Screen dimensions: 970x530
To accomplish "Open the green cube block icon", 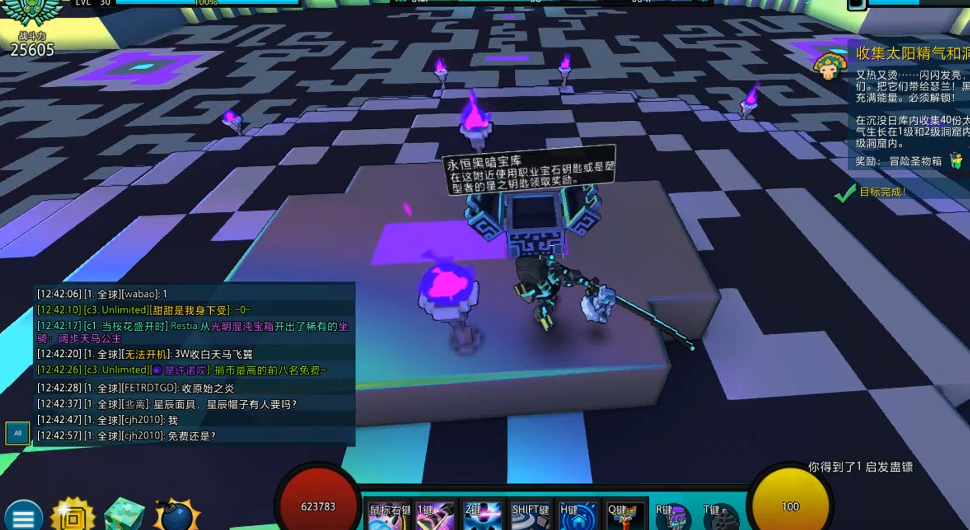I will point(124,514).
